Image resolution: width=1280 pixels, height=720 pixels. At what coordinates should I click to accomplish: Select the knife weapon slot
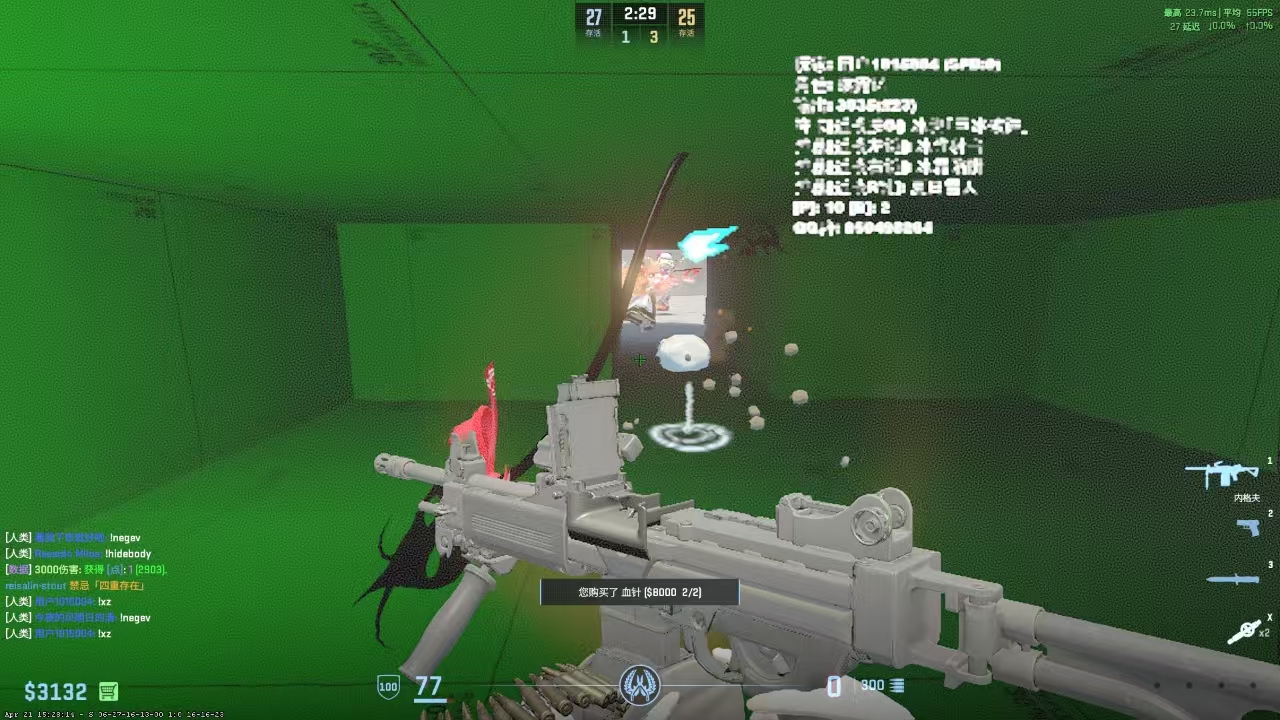click(x=1231, y=579)
